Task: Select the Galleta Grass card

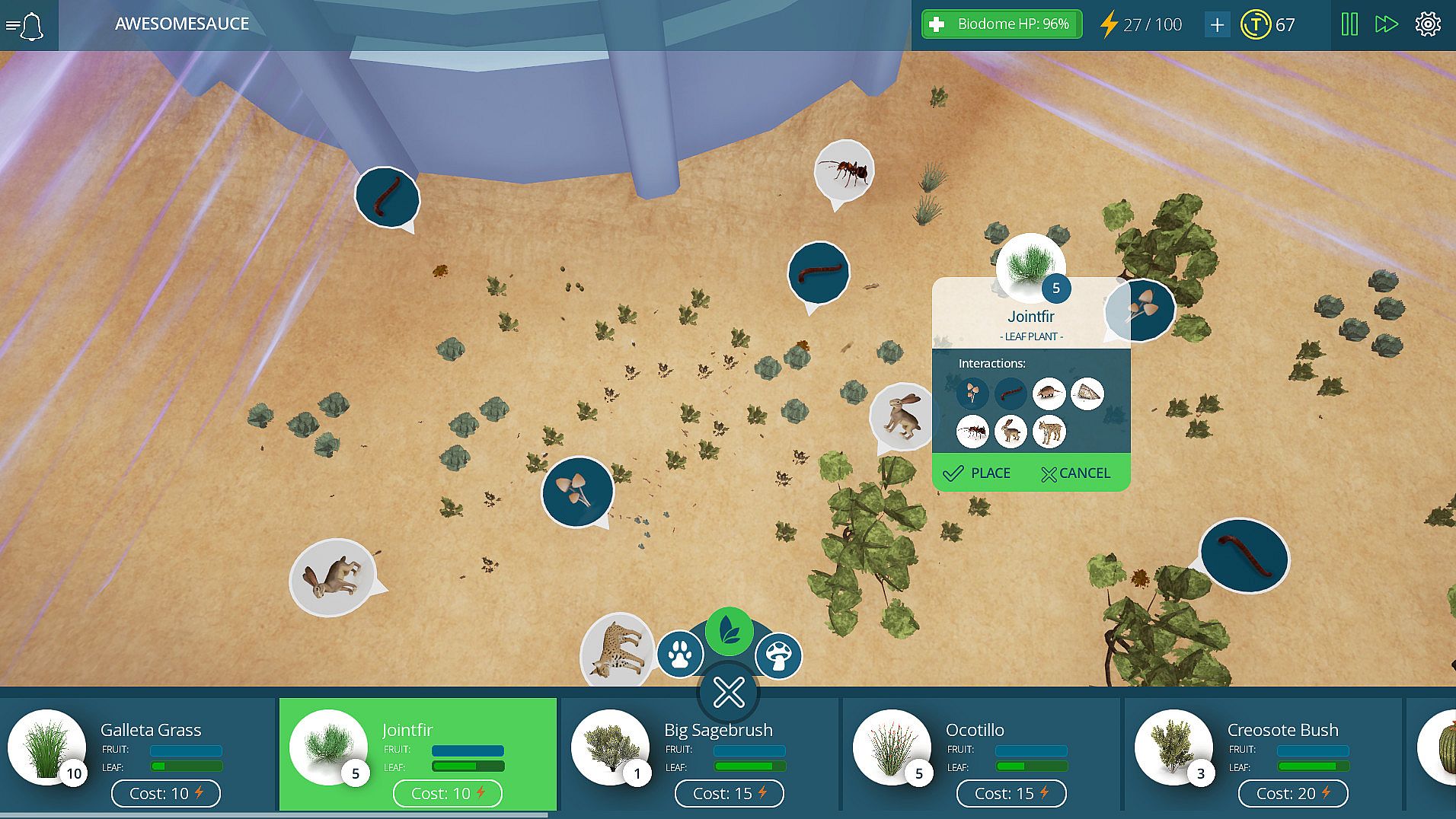Action: [137, 754]
